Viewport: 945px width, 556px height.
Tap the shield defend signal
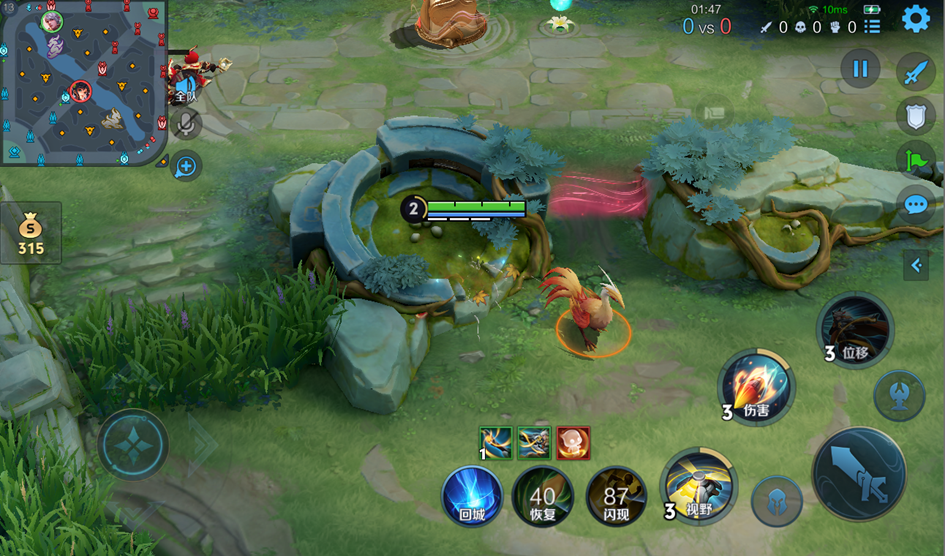[915, 115]
